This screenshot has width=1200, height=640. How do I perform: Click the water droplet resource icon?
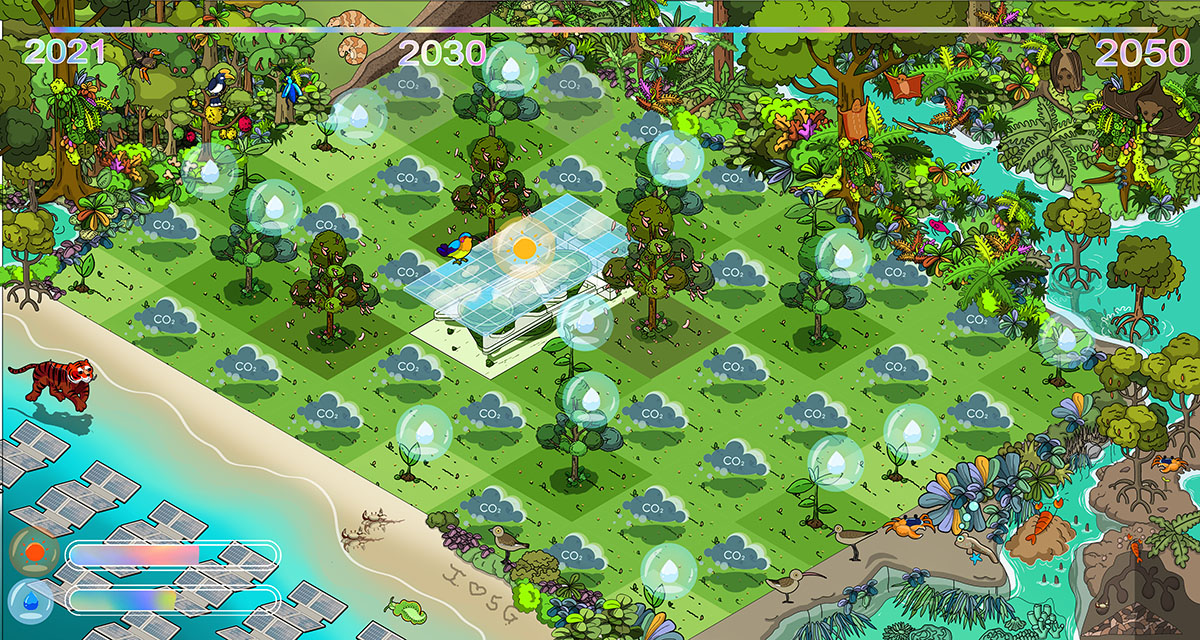coord(34,600)
